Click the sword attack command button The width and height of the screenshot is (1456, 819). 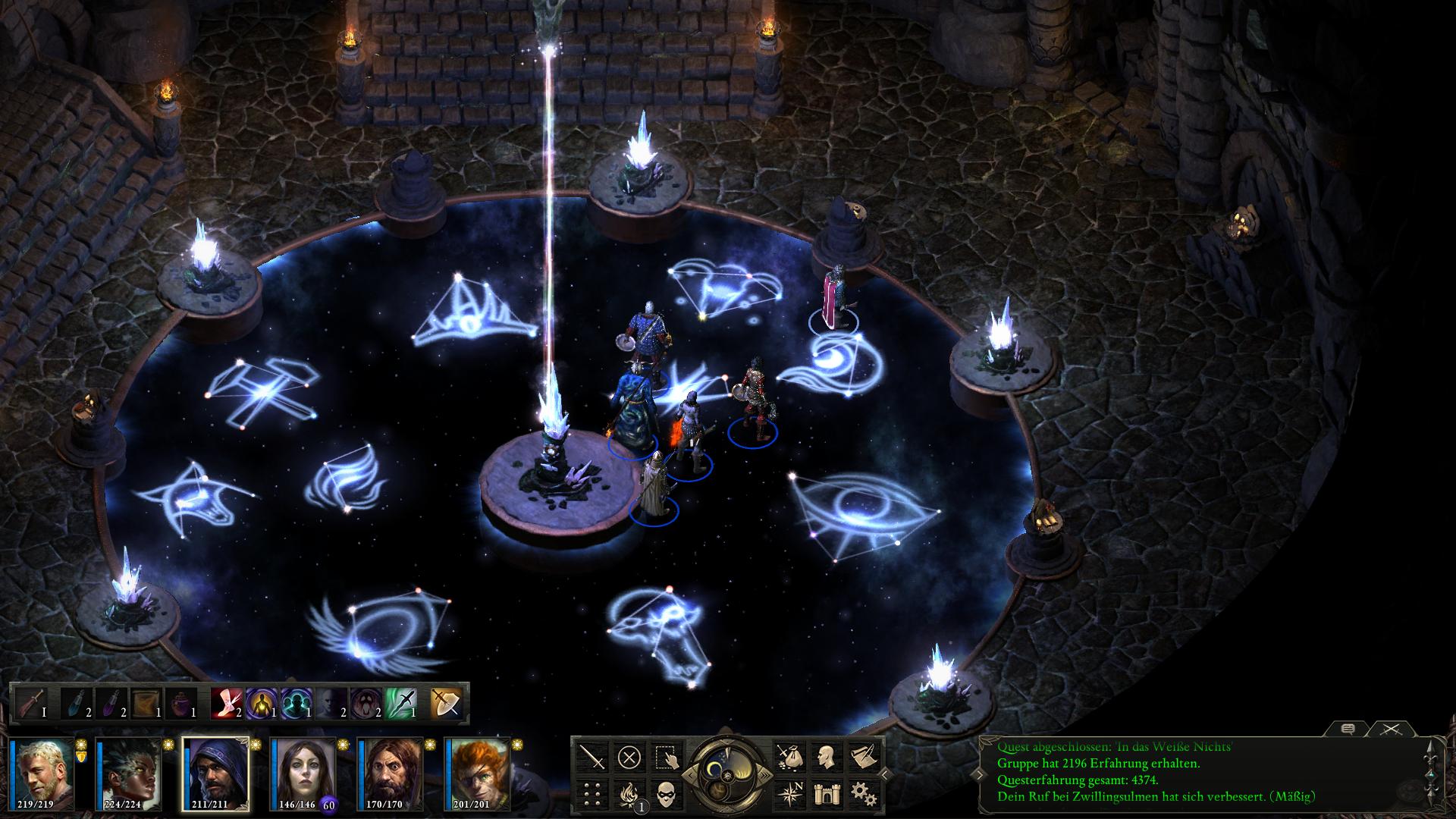pos(592,756)
